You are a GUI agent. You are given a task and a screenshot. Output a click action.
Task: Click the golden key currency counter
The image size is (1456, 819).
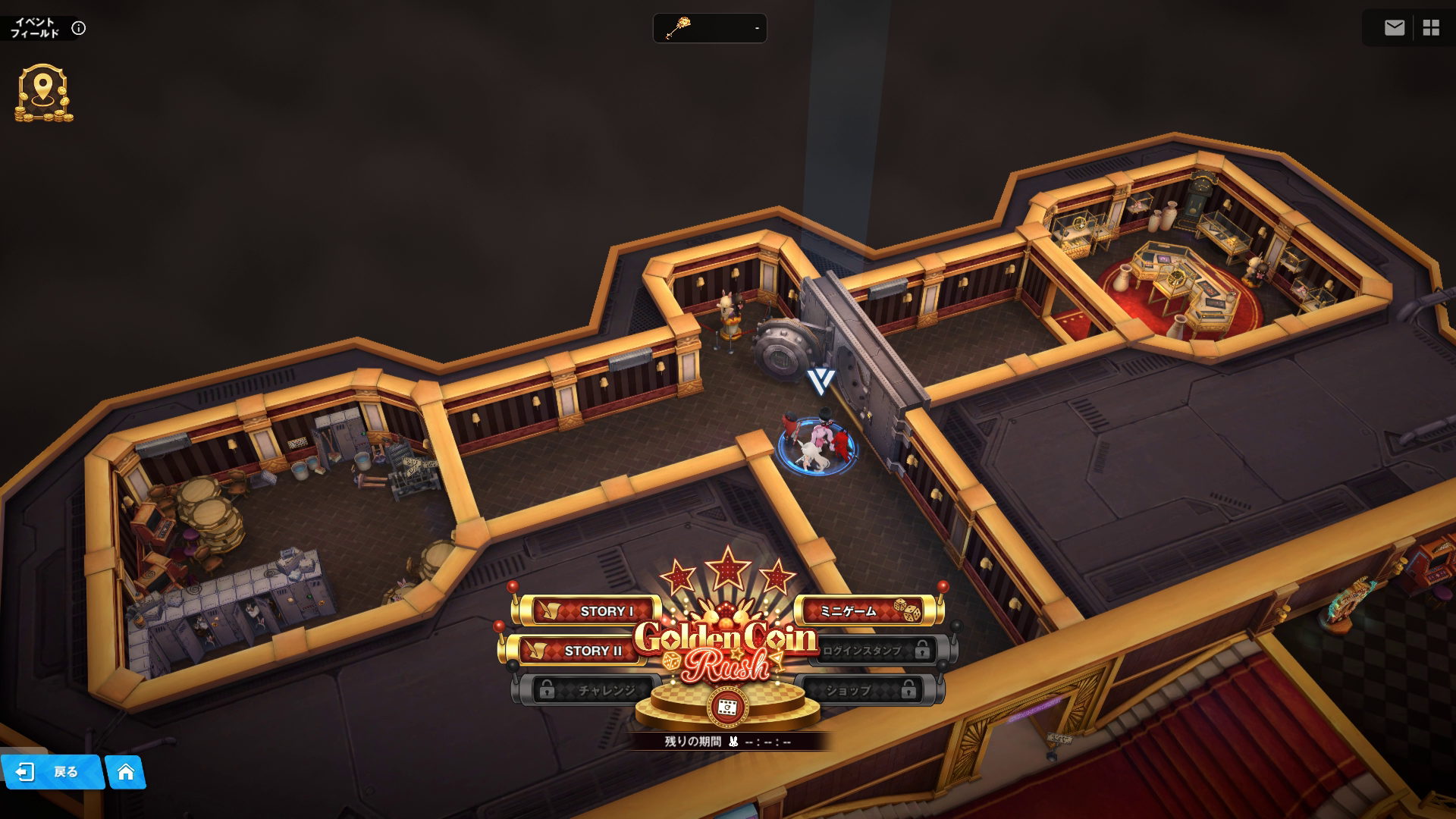[710, 28]
